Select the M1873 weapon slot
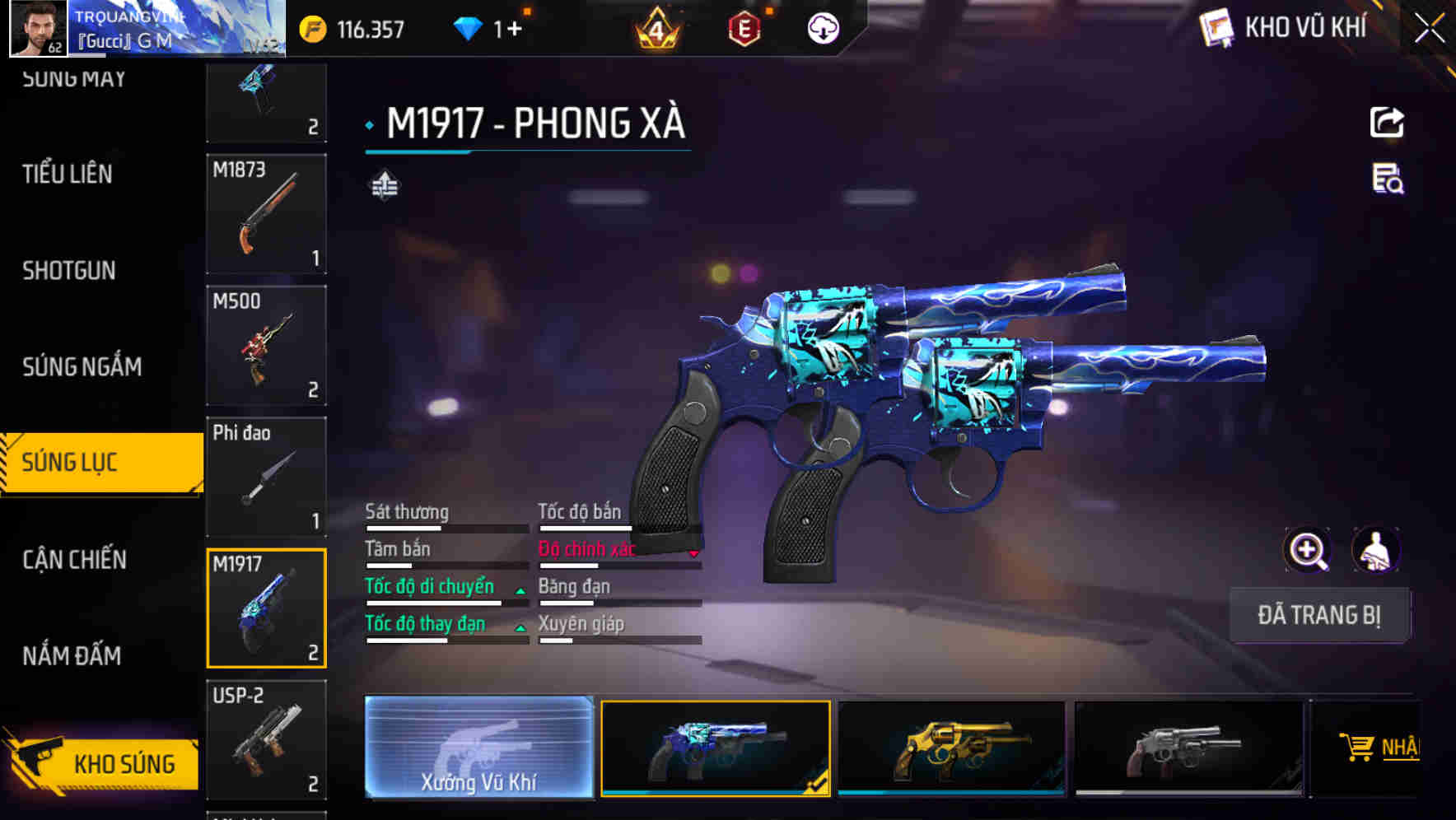The width and height of the screenshot is (1456, 820). click(266, 214)
